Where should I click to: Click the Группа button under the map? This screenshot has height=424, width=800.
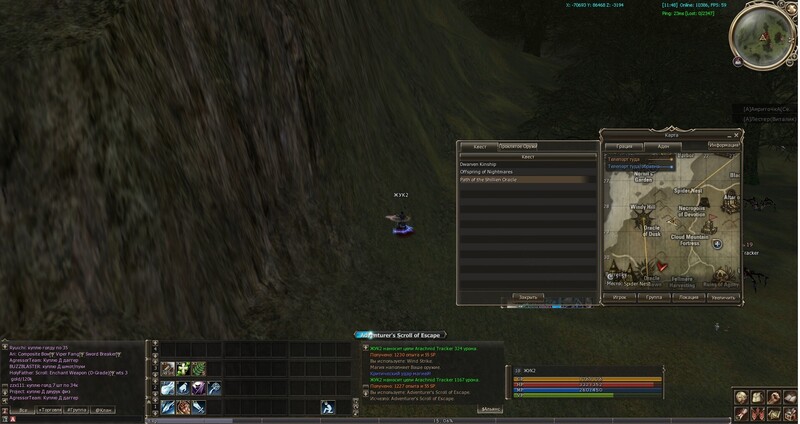(653, 298)
